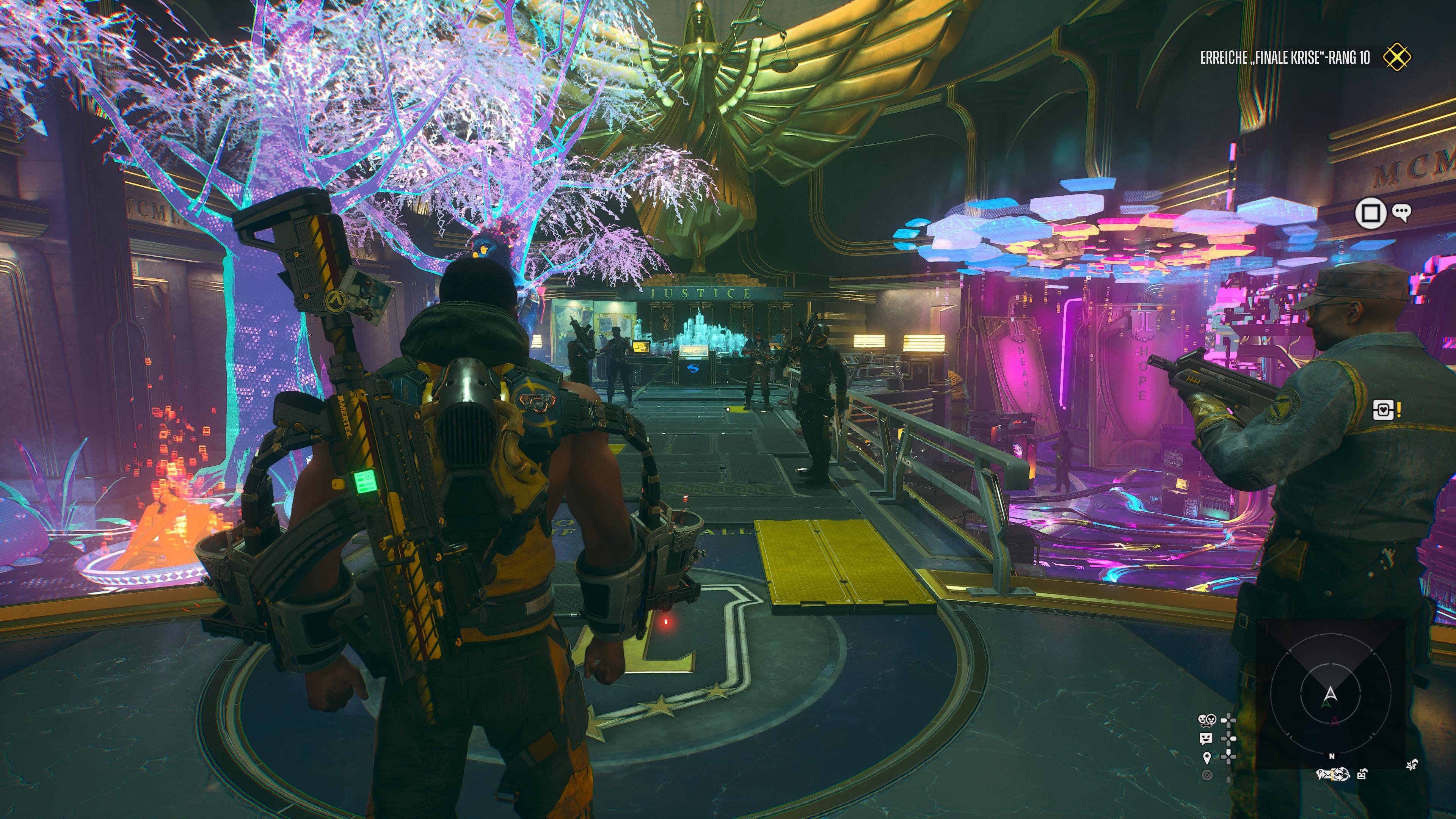Click the yellow diamond objective marker icon

coord(1396,58)
